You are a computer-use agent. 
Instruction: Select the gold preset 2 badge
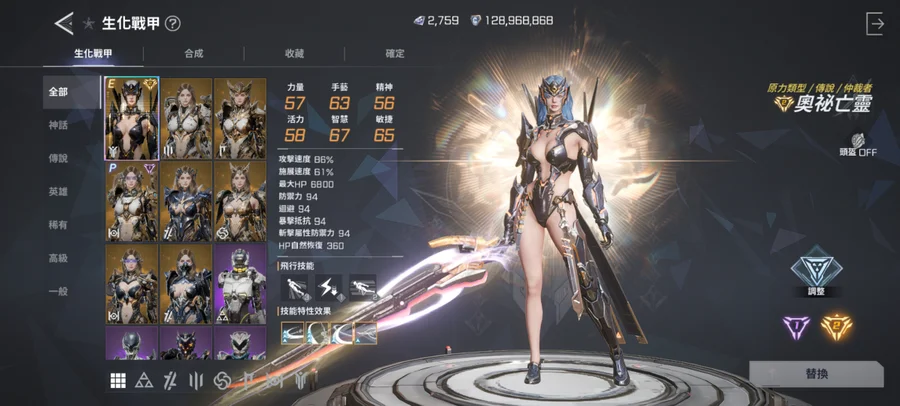point(837,325)
